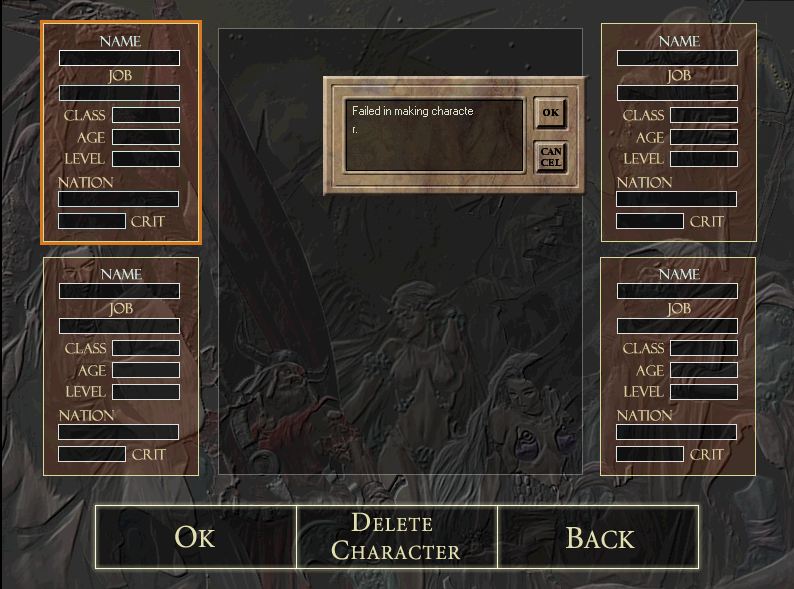
Task: Click the large Ok button at the bottom
Action: (x=196, y=537)
